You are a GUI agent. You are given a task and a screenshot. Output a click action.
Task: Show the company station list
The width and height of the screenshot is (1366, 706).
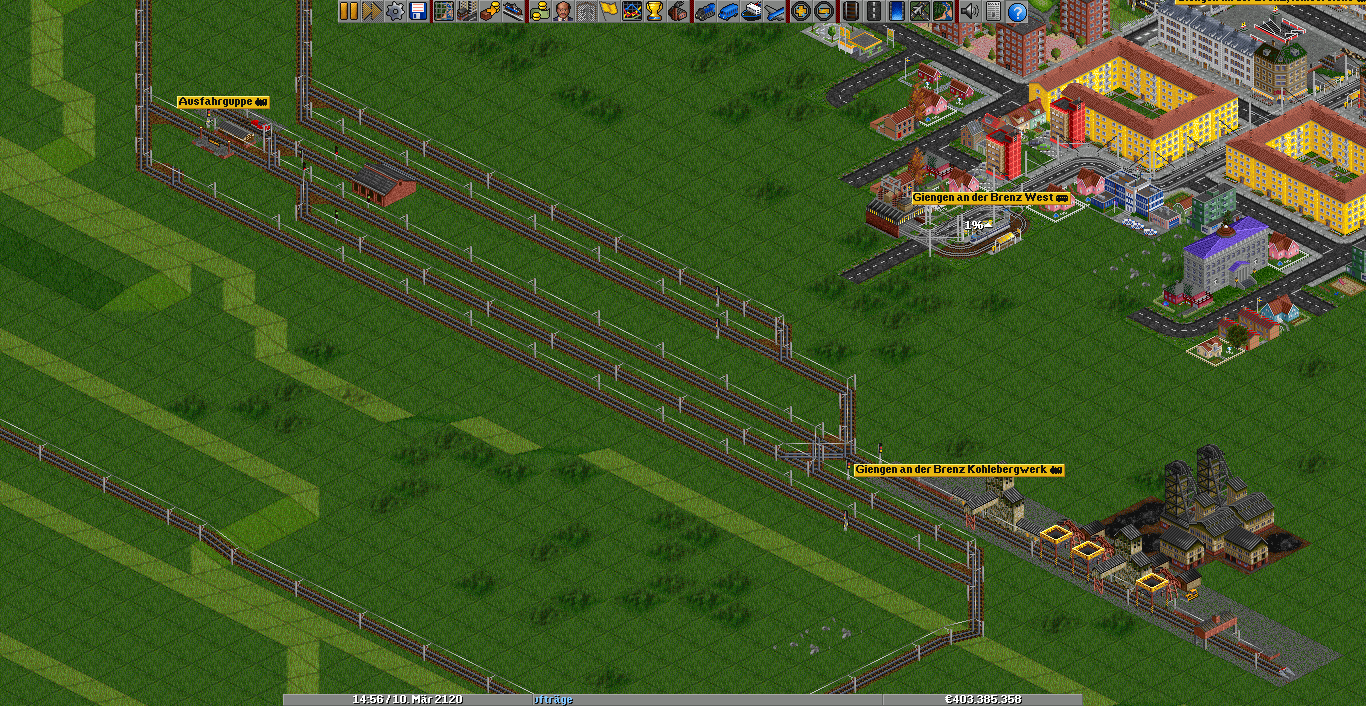pos(512,11)
